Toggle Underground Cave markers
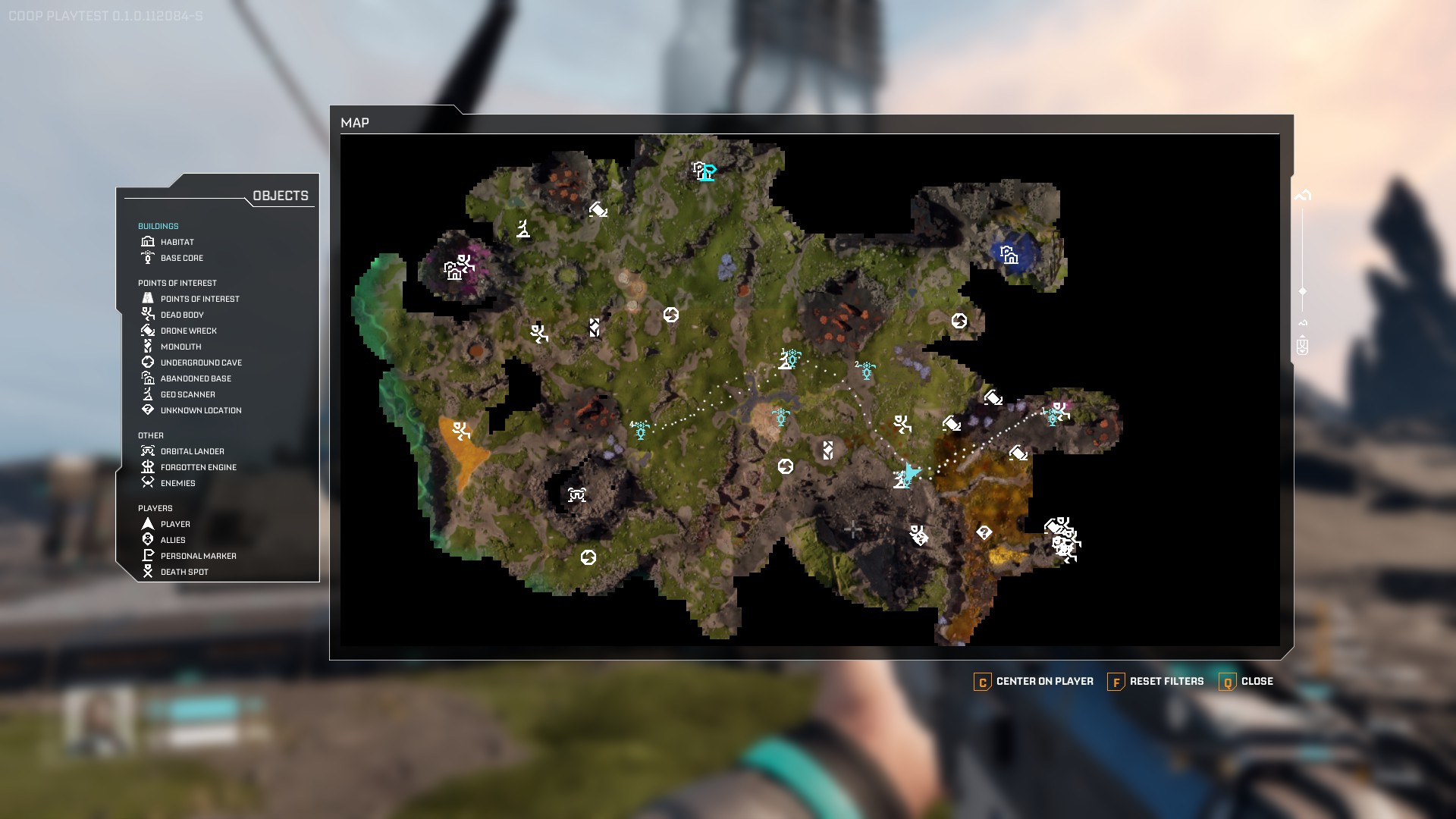Screen dimensions: 1456x819 [201, 362]
